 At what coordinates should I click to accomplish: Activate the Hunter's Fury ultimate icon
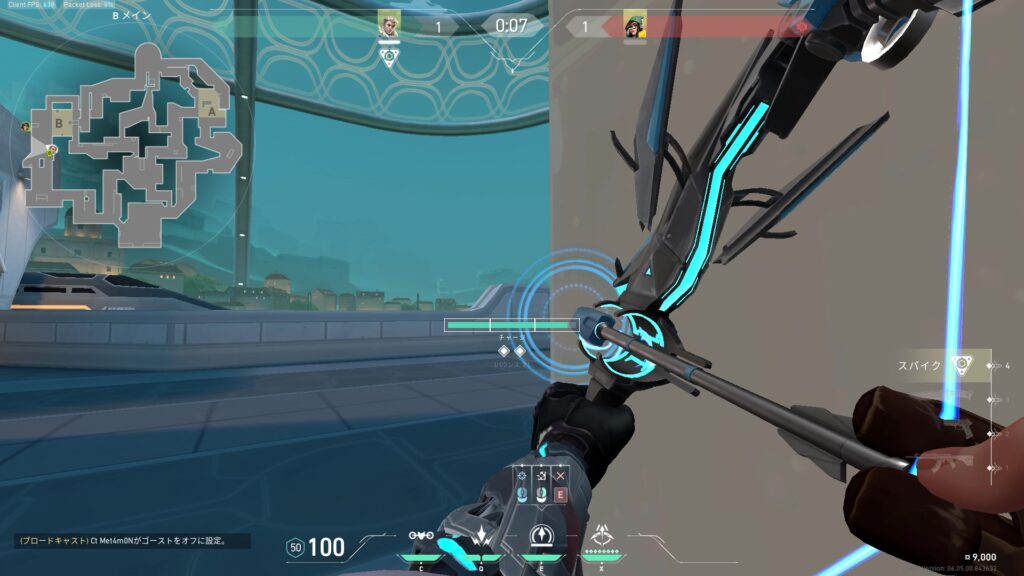(x=603, y=535)
